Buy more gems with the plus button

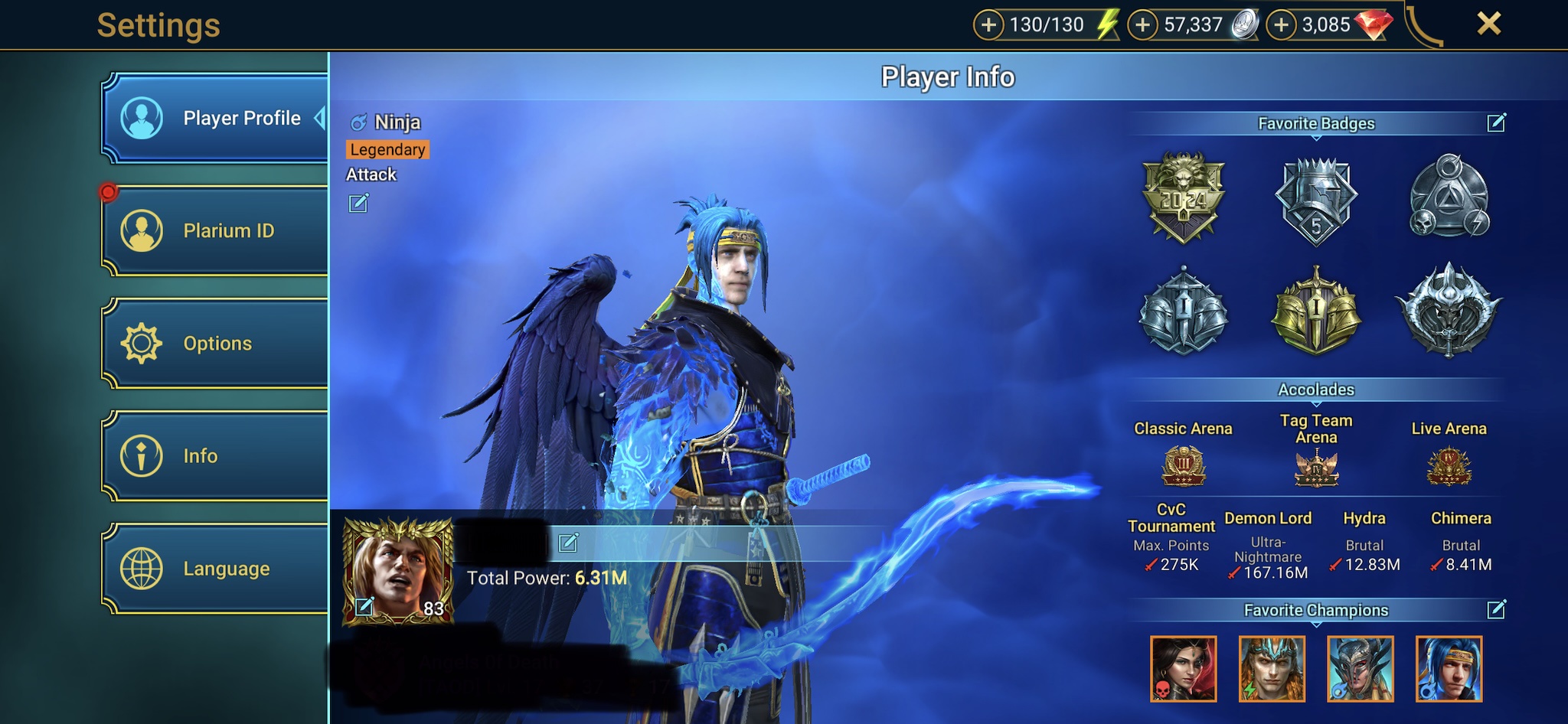(x=1281, y=25)
